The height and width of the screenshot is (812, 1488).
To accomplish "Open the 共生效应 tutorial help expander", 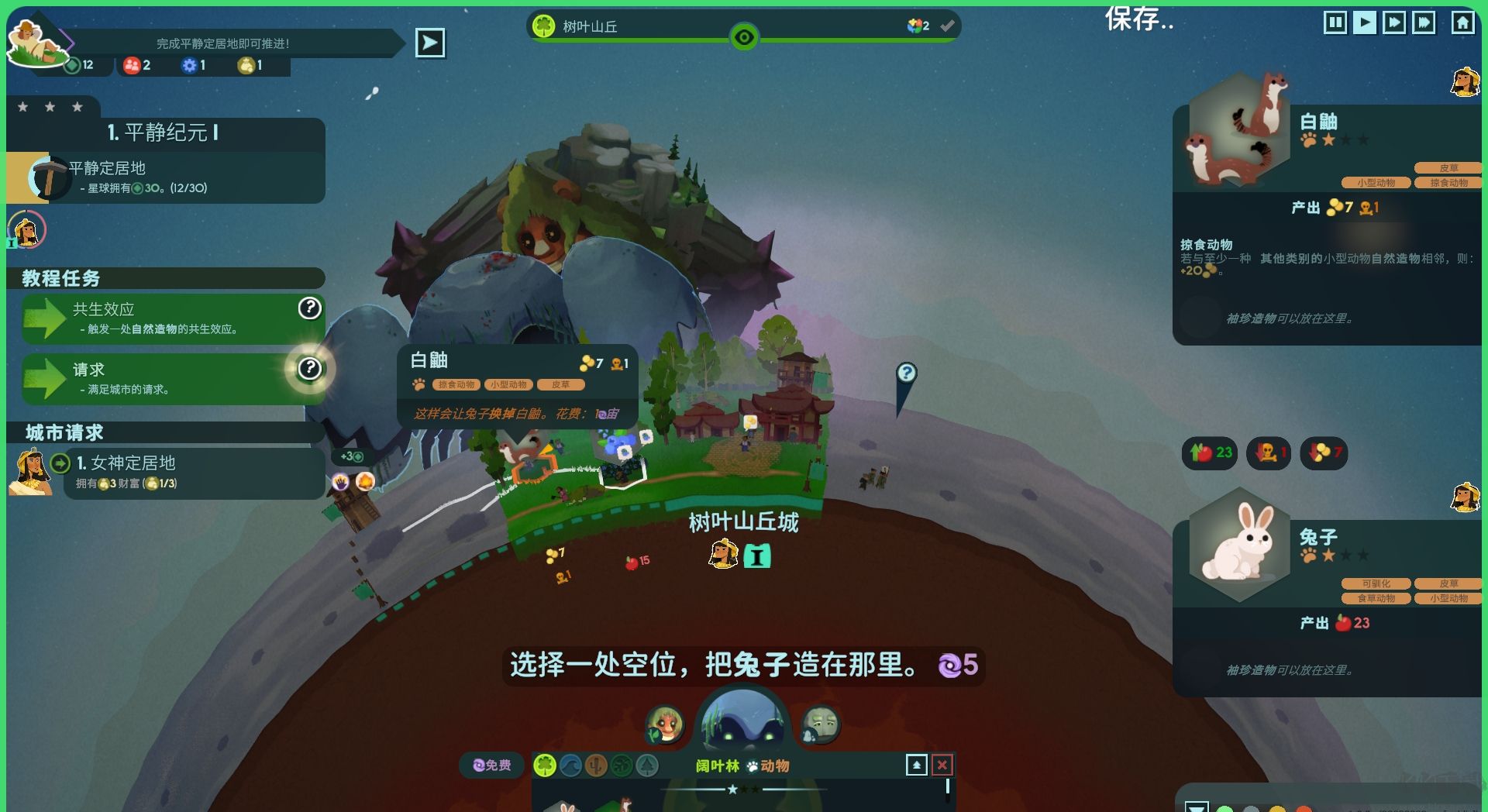I will [x=309, y=308].
